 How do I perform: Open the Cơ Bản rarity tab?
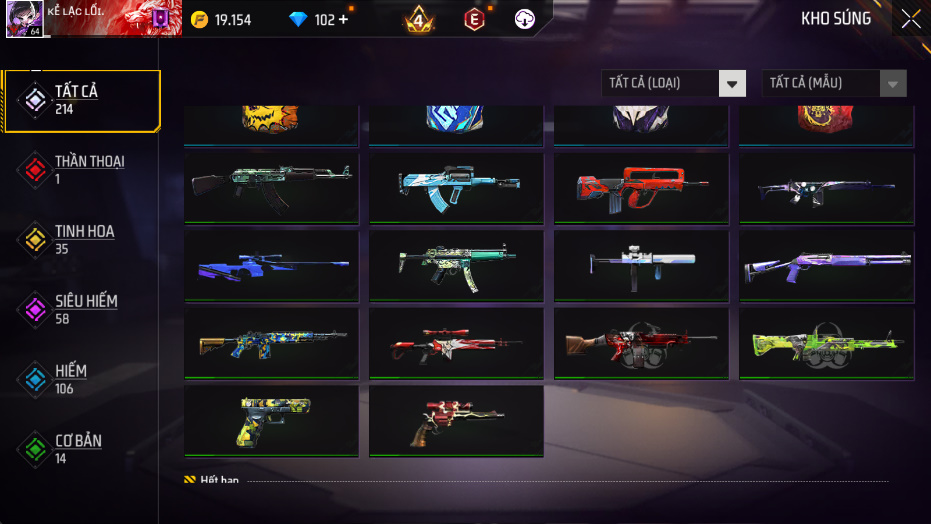[80, 449]
